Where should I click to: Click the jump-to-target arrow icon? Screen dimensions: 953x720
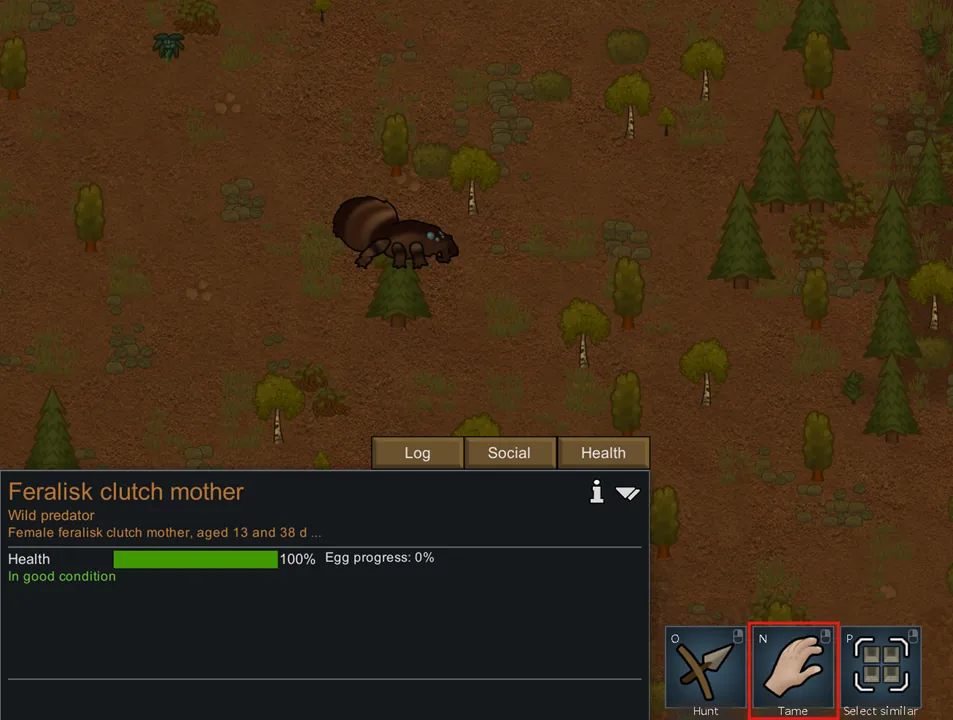click(627, 493)
